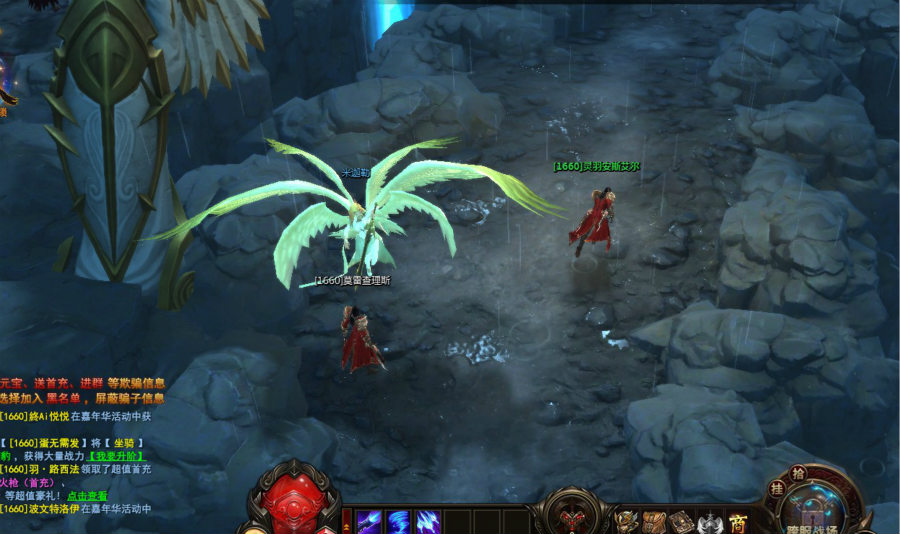This screenshot has height=534, width=900.
Task: Toggle auto-pickup with the 拾 button
Action: (x=797, y=472)
